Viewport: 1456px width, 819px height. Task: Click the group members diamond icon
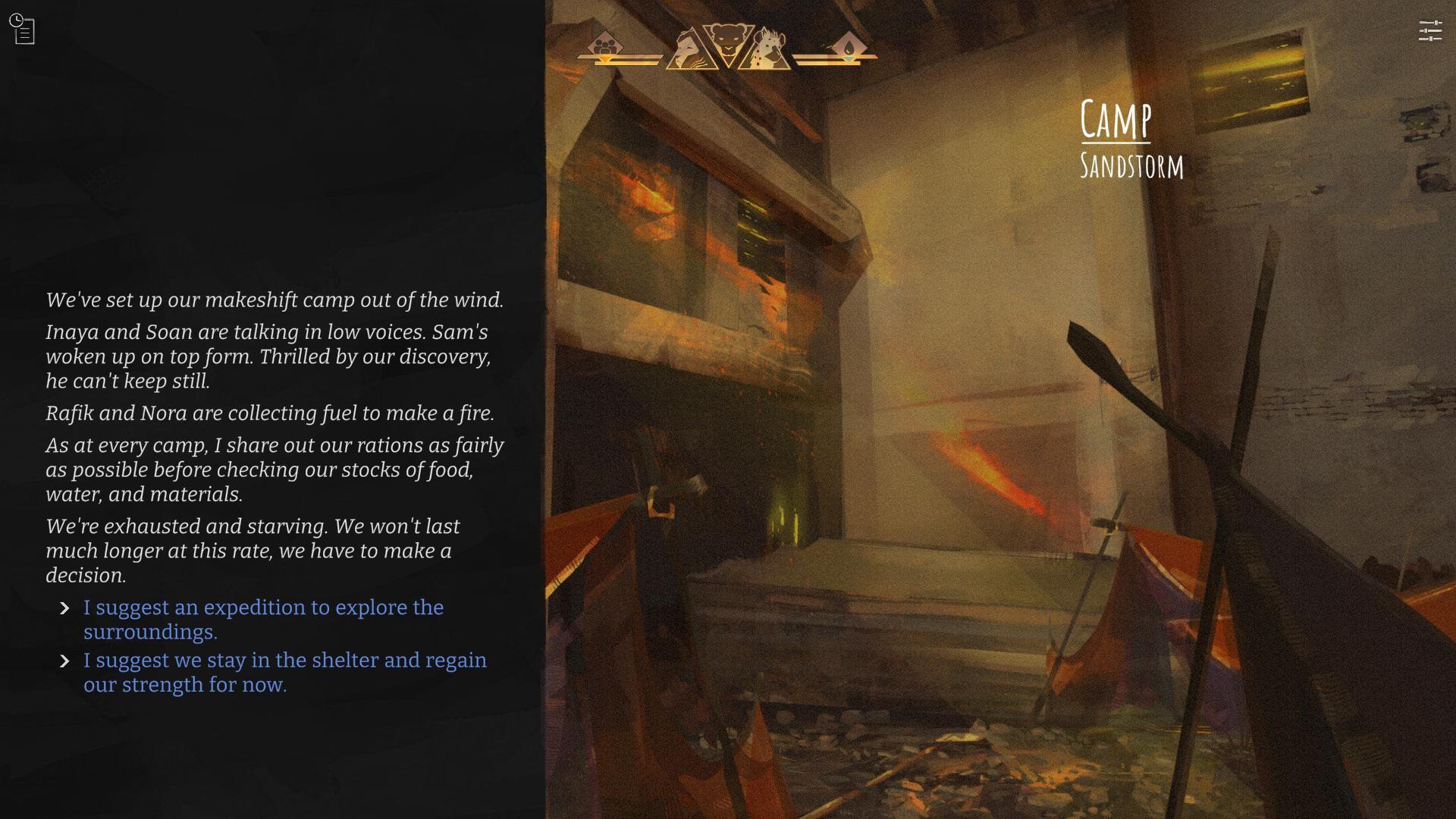(x=604, y=44)
